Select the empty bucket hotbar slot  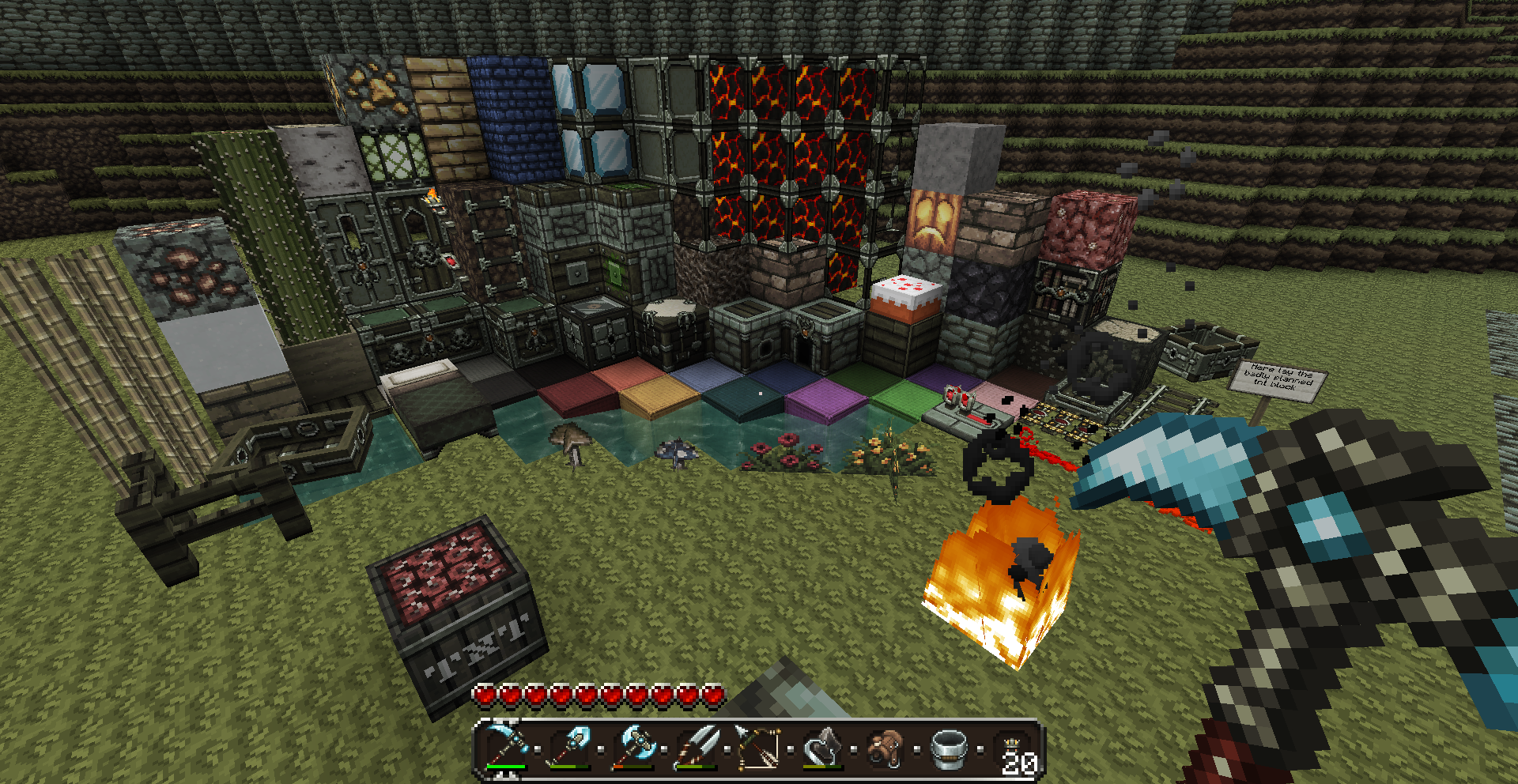coord(950,747)
